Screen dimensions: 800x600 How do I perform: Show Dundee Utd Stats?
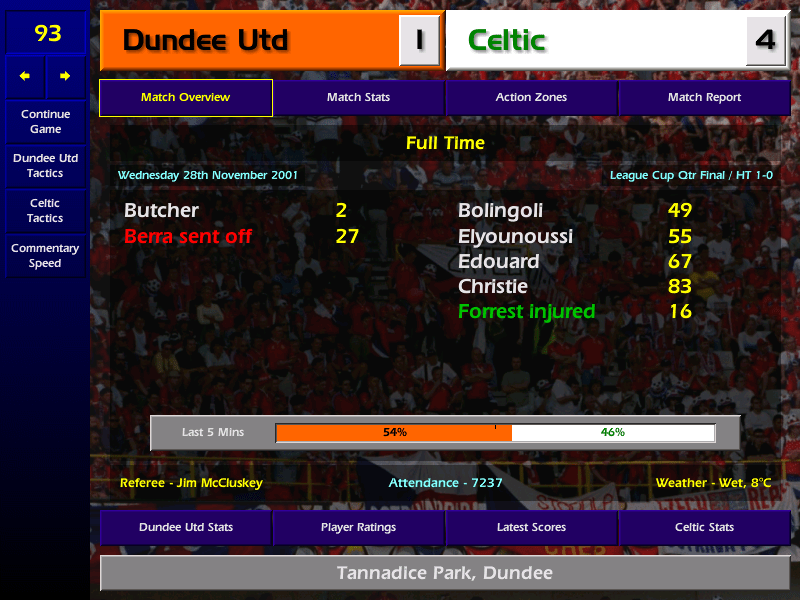[185, 527]
